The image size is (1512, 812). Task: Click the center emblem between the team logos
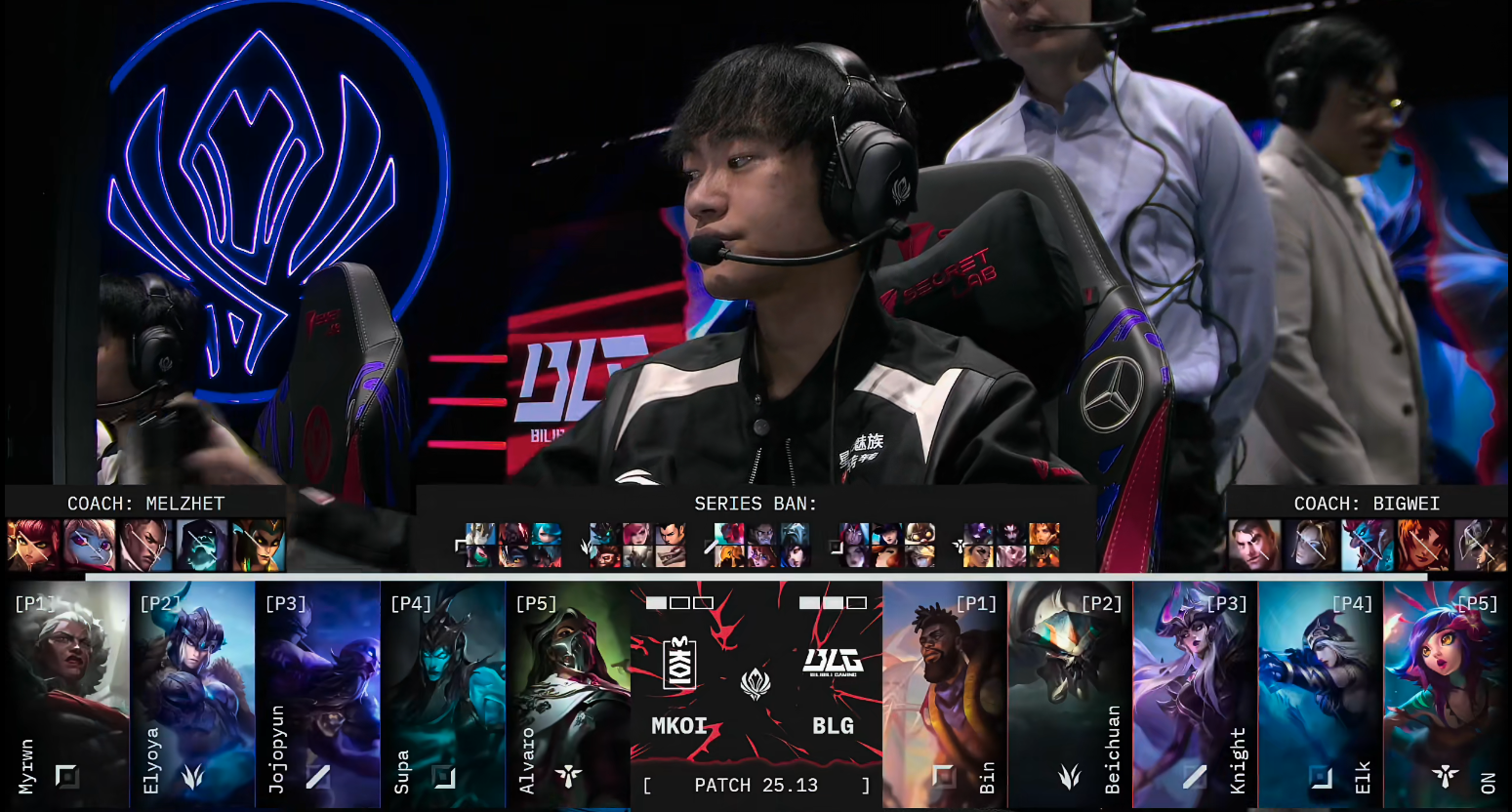(756, 684)
